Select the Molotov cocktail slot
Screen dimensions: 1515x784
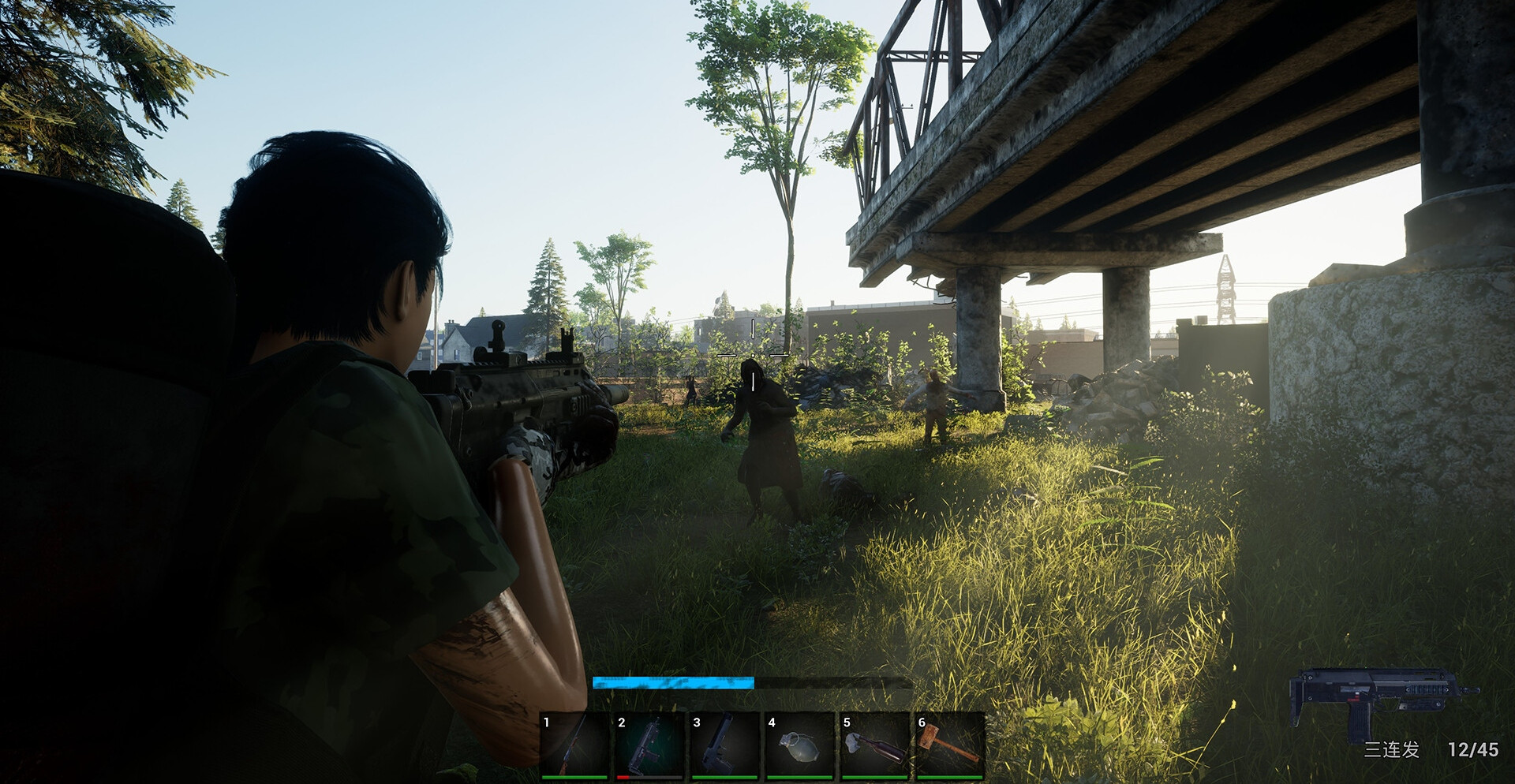[874, 745]
